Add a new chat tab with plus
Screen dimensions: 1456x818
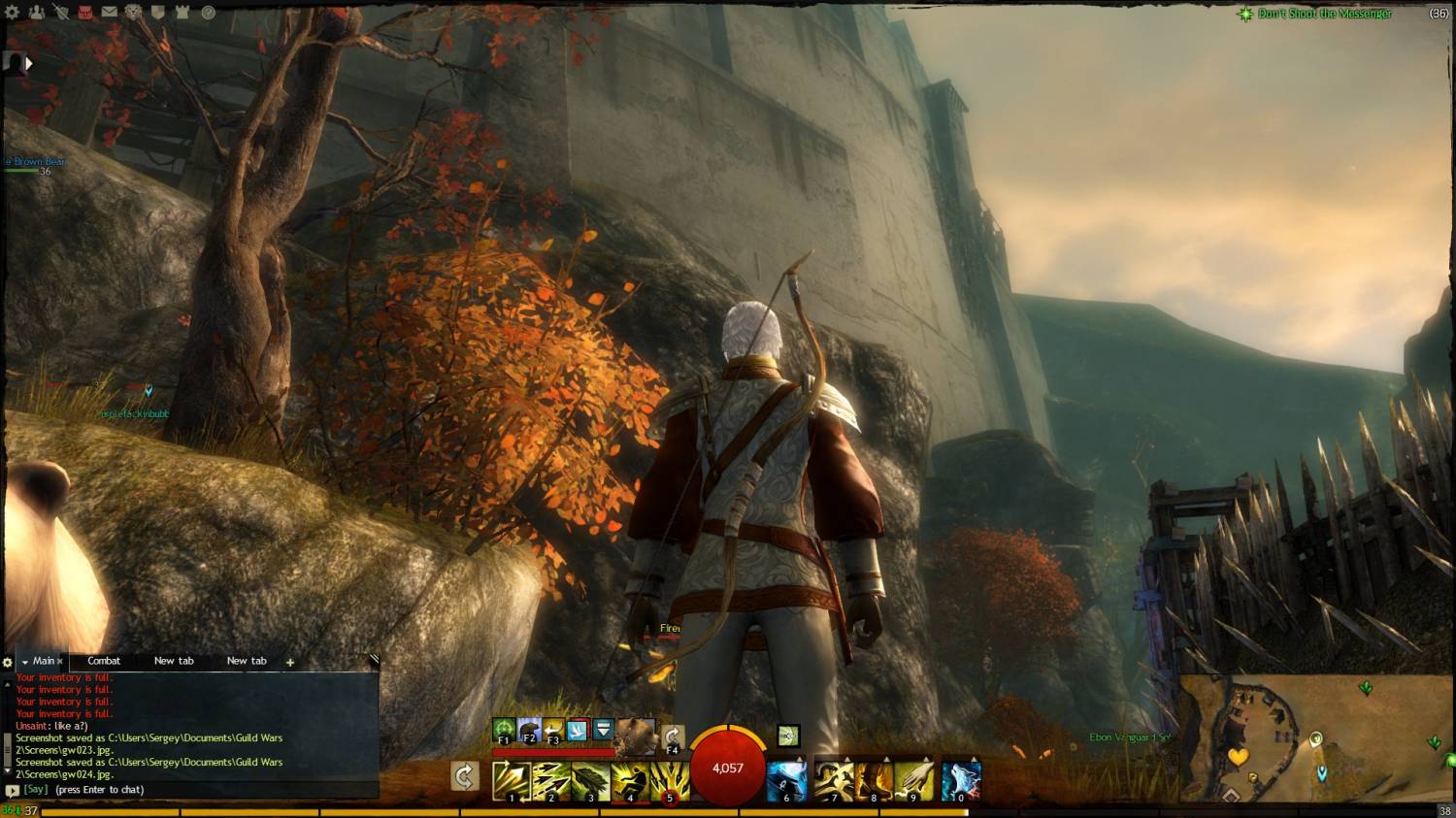point(289,662)
